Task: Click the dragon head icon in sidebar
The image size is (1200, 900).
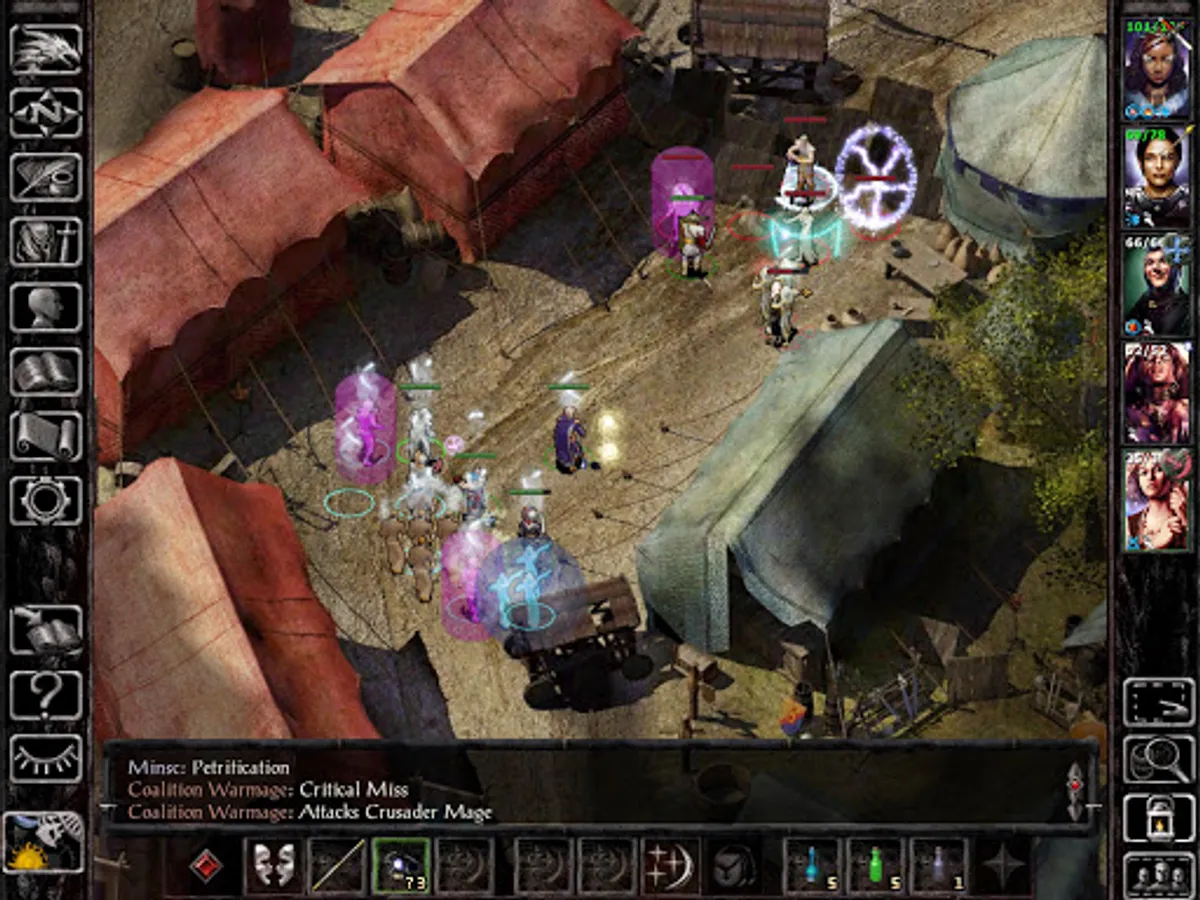Action: pos(46,49)
